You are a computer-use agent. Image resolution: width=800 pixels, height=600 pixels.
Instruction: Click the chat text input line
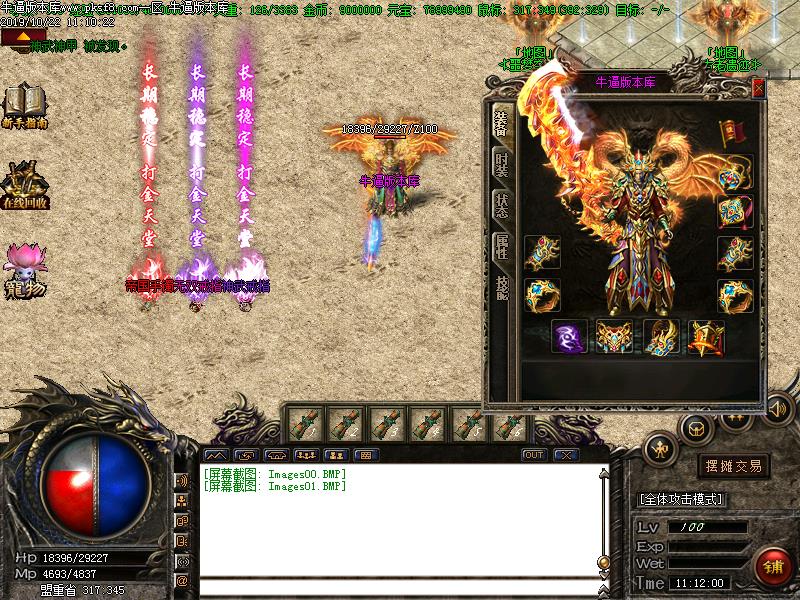coord(398,587)
